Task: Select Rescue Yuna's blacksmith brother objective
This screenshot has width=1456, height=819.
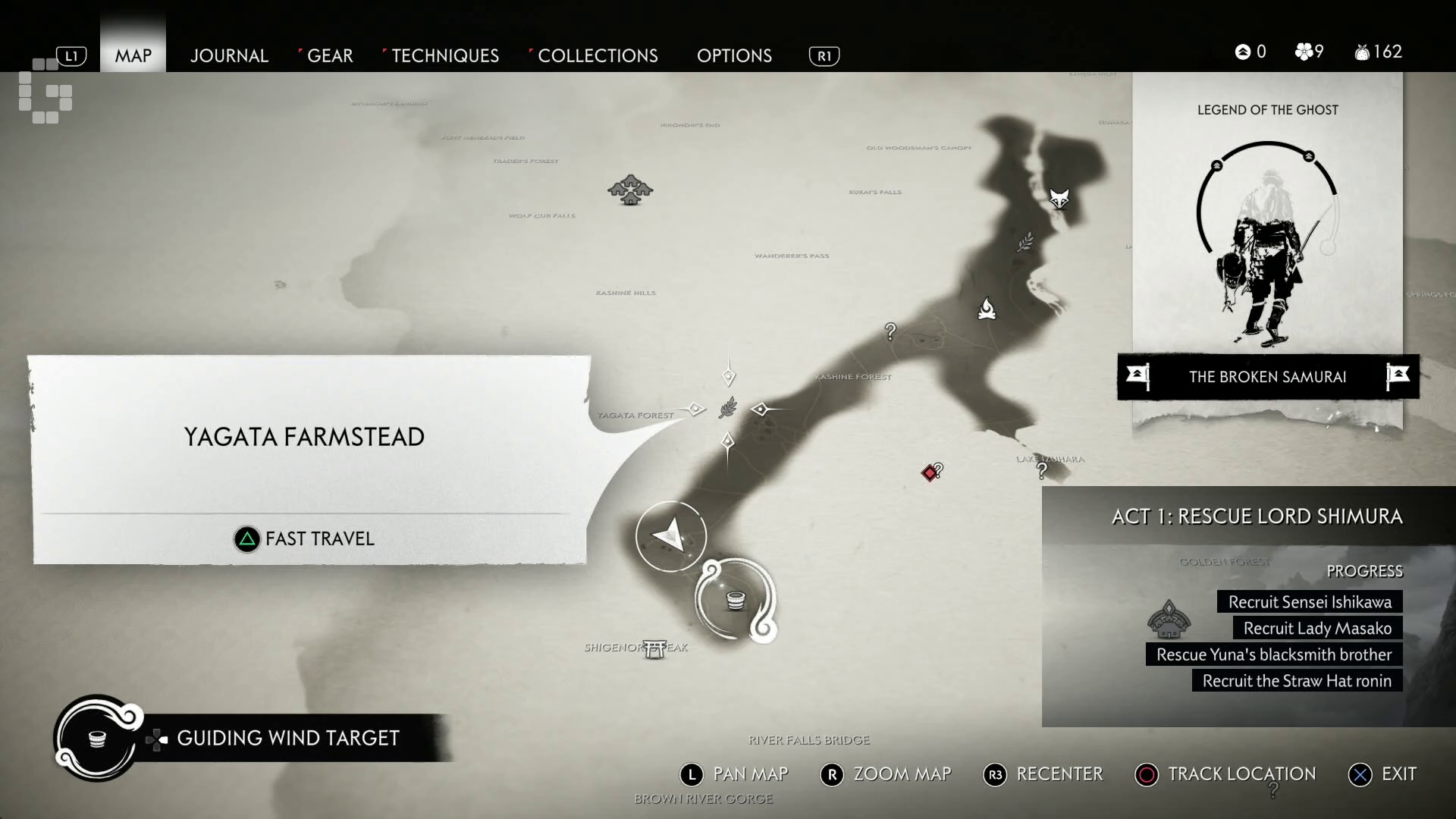Action: [1274, 654]
